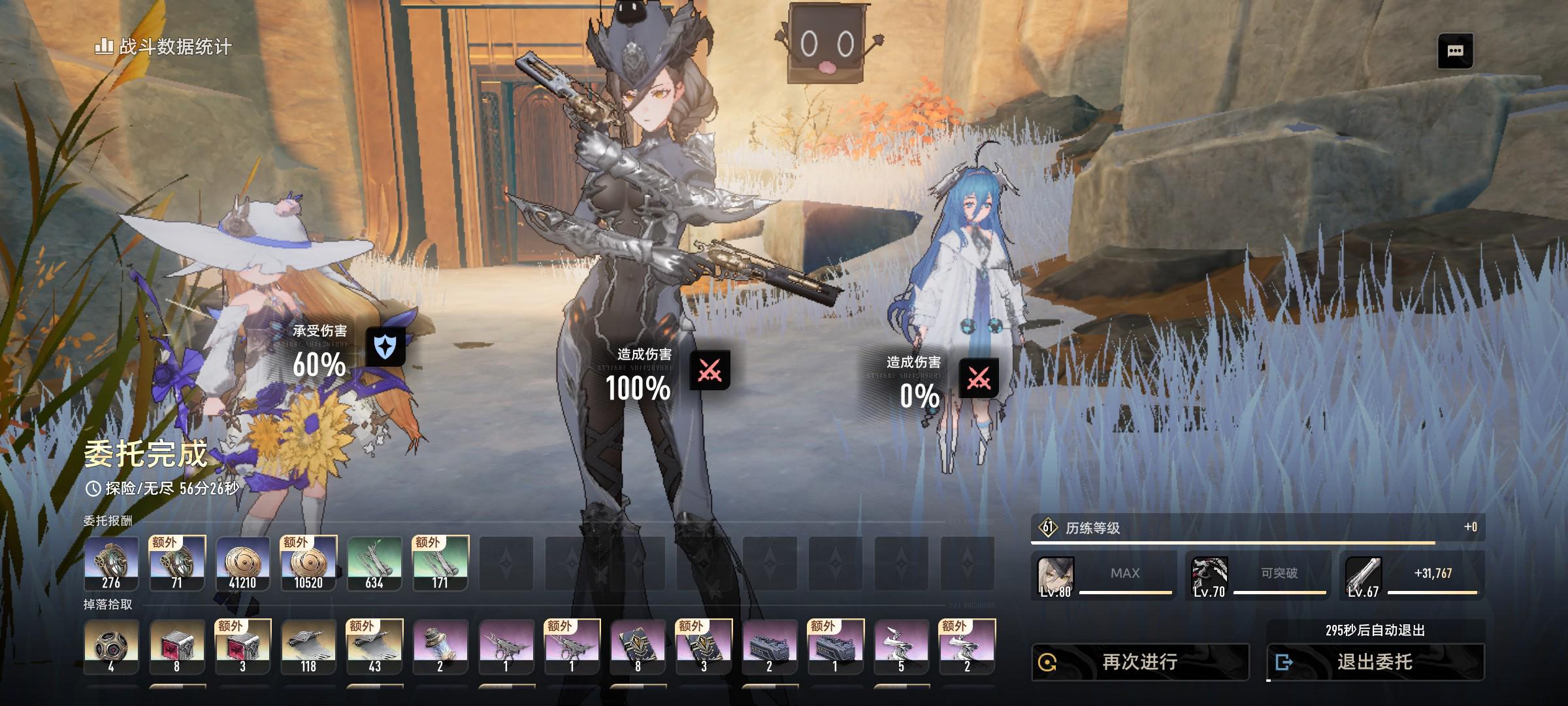The height and width of the screenshot is (706, 1568).
Task: Inspect the green material reward showing 634
Action: 374,563
